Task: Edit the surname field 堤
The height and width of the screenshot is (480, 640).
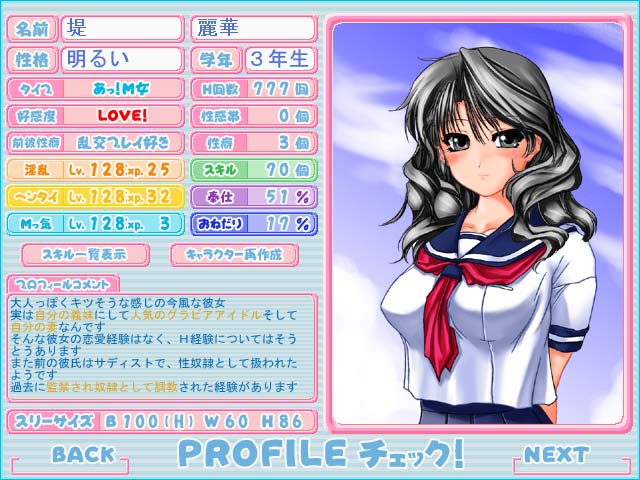Action: (121, 28)
